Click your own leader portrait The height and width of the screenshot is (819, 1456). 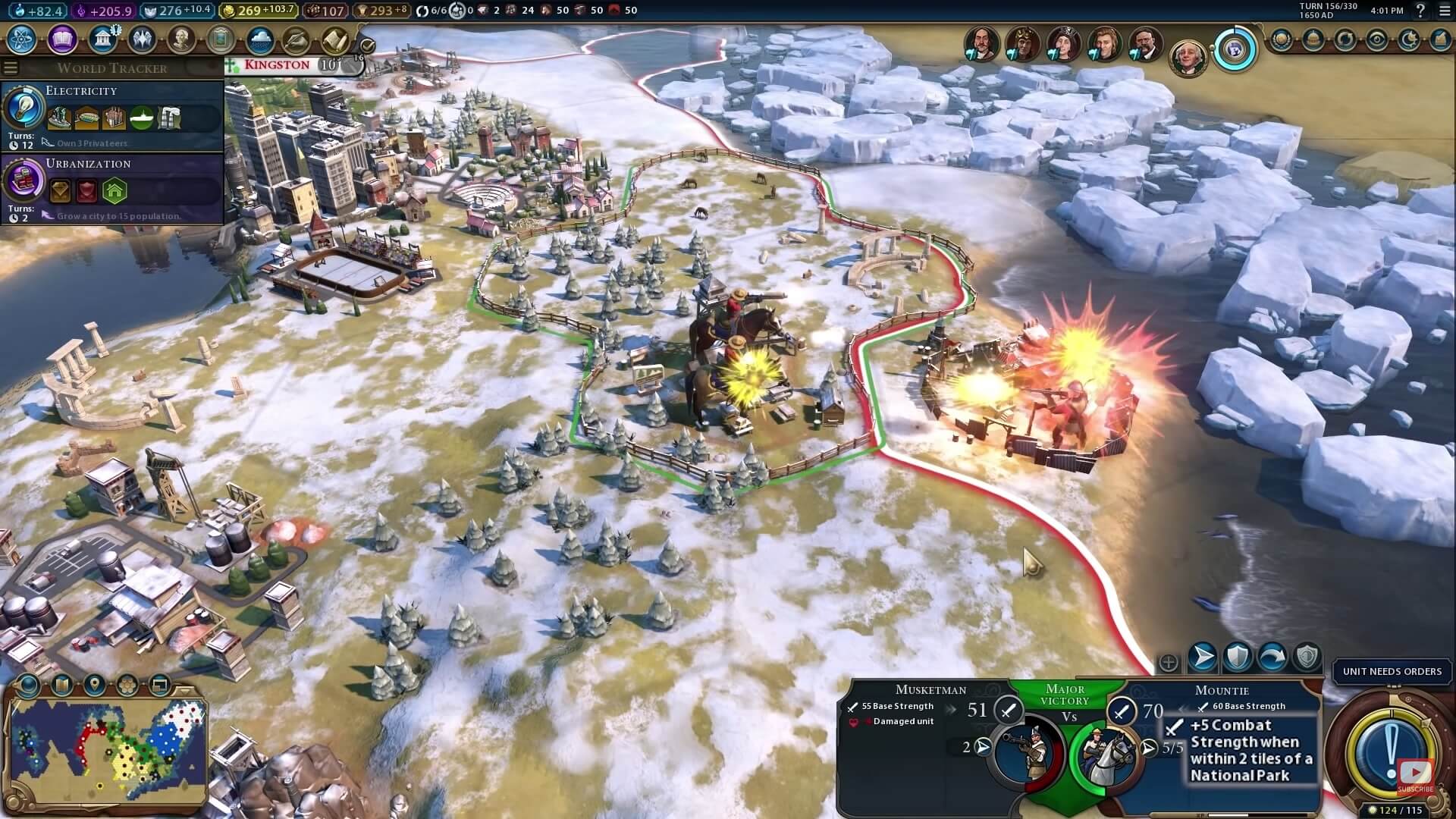pos(1187,58)
